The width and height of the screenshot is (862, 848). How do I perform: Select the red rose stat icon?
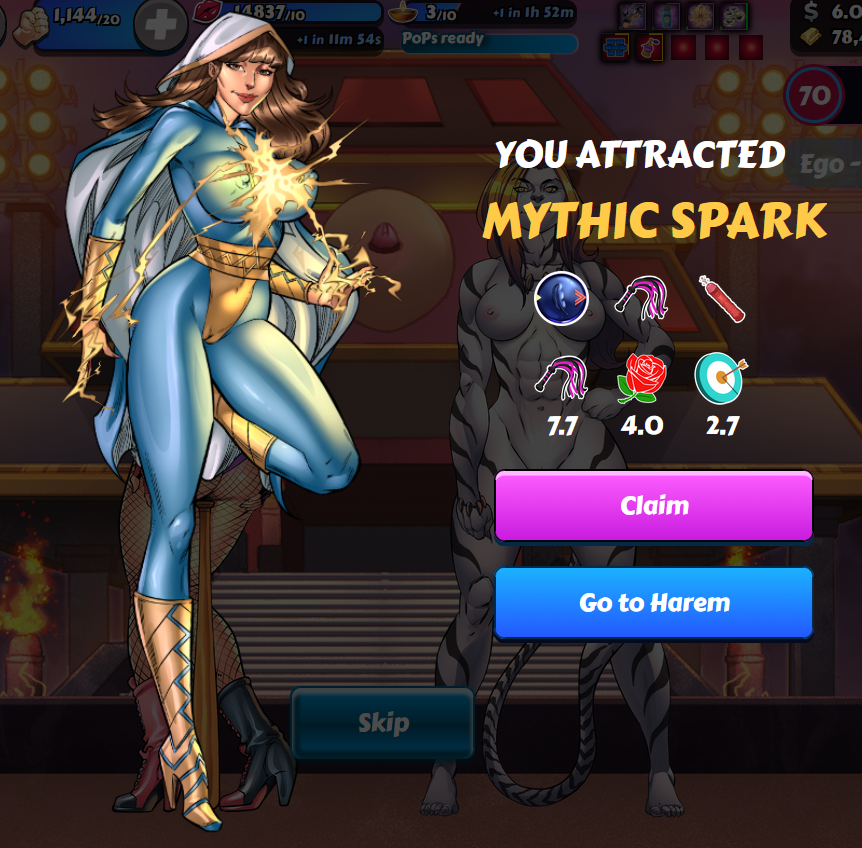(x=641, y=377)
